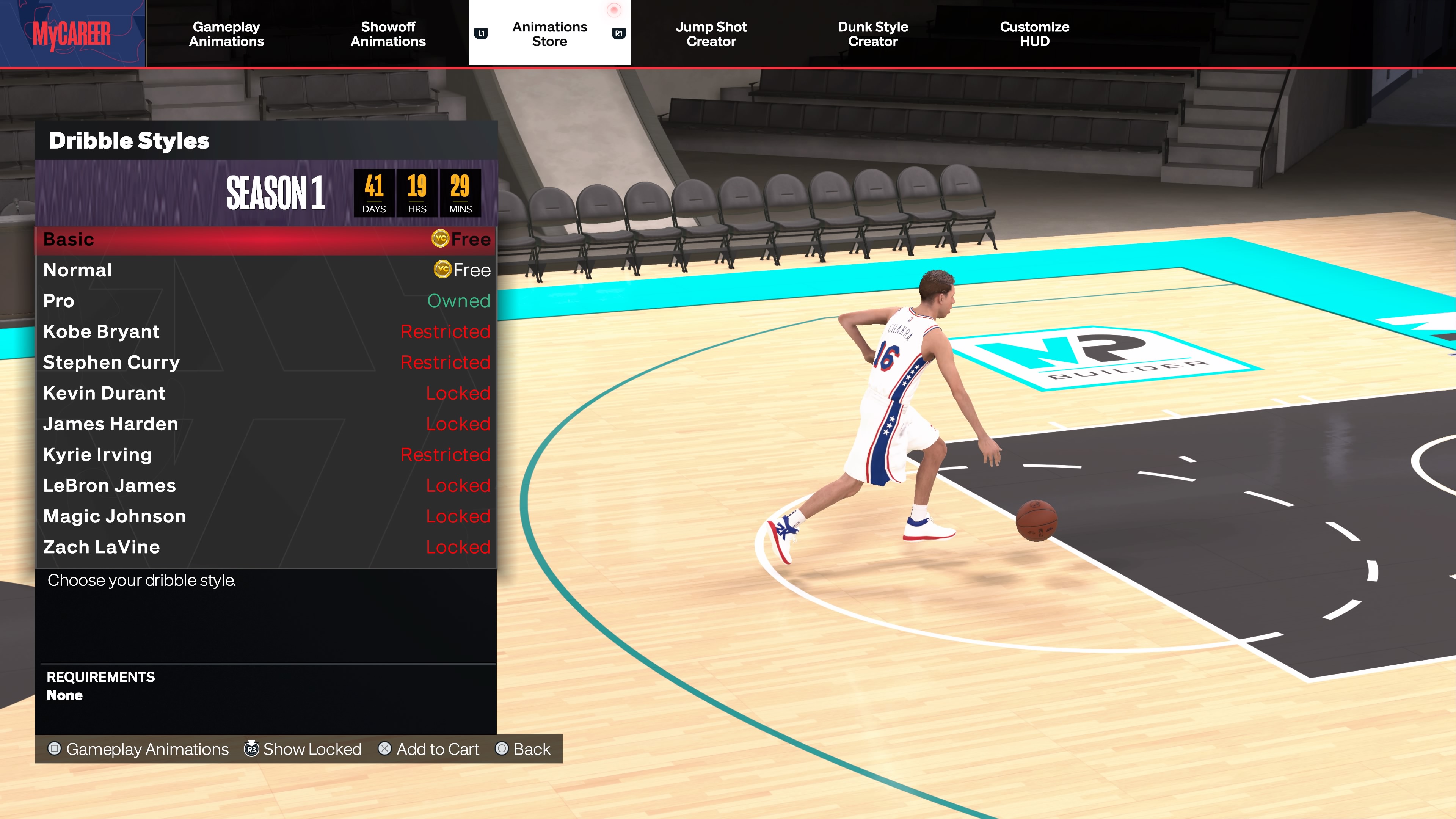Choose the Kyrie Irving dribble style
The width and height of the screenshot is (1456, 819).
coord(266,455)
